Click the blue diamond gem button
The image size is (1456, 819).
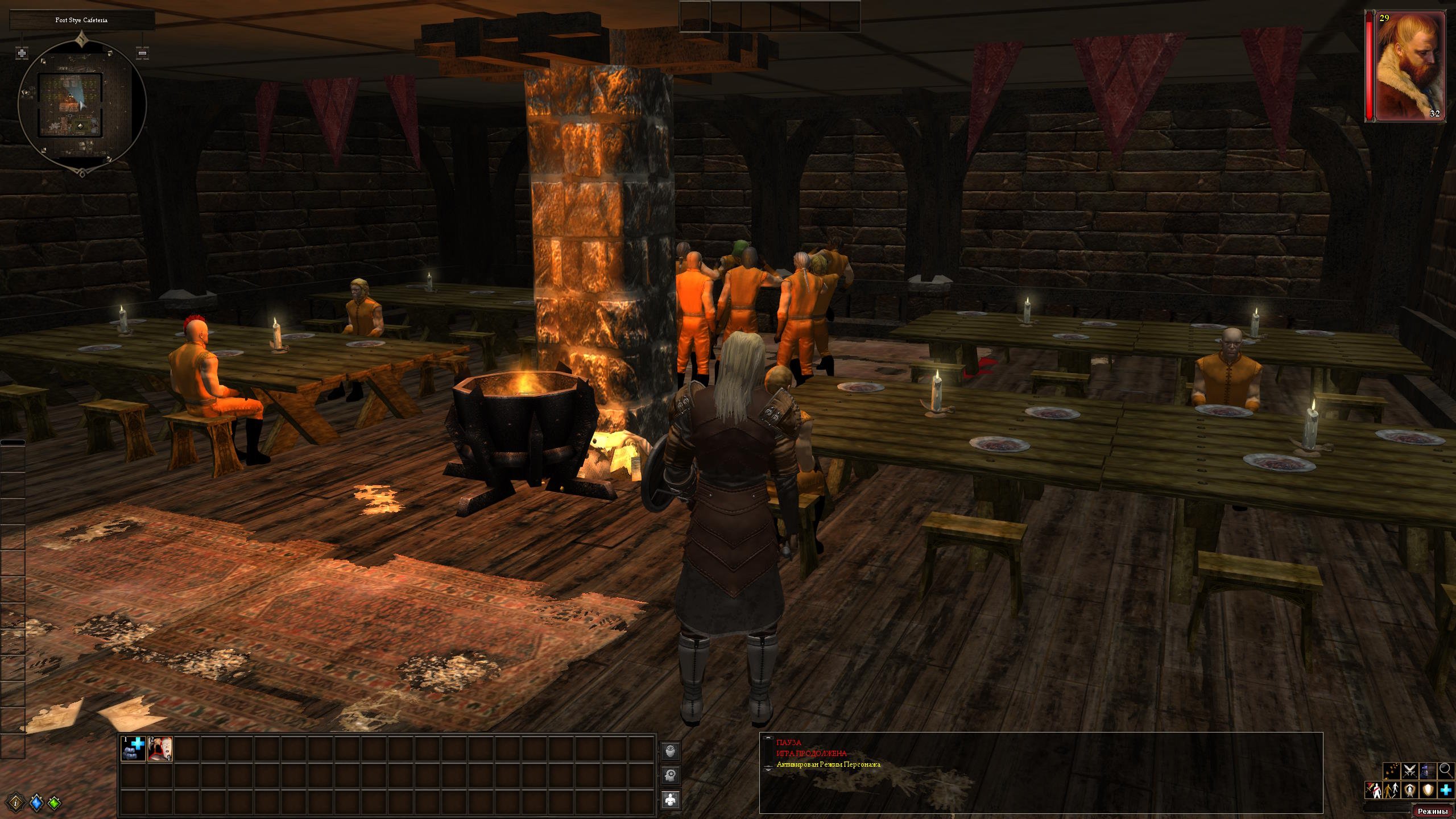(36, 803)
